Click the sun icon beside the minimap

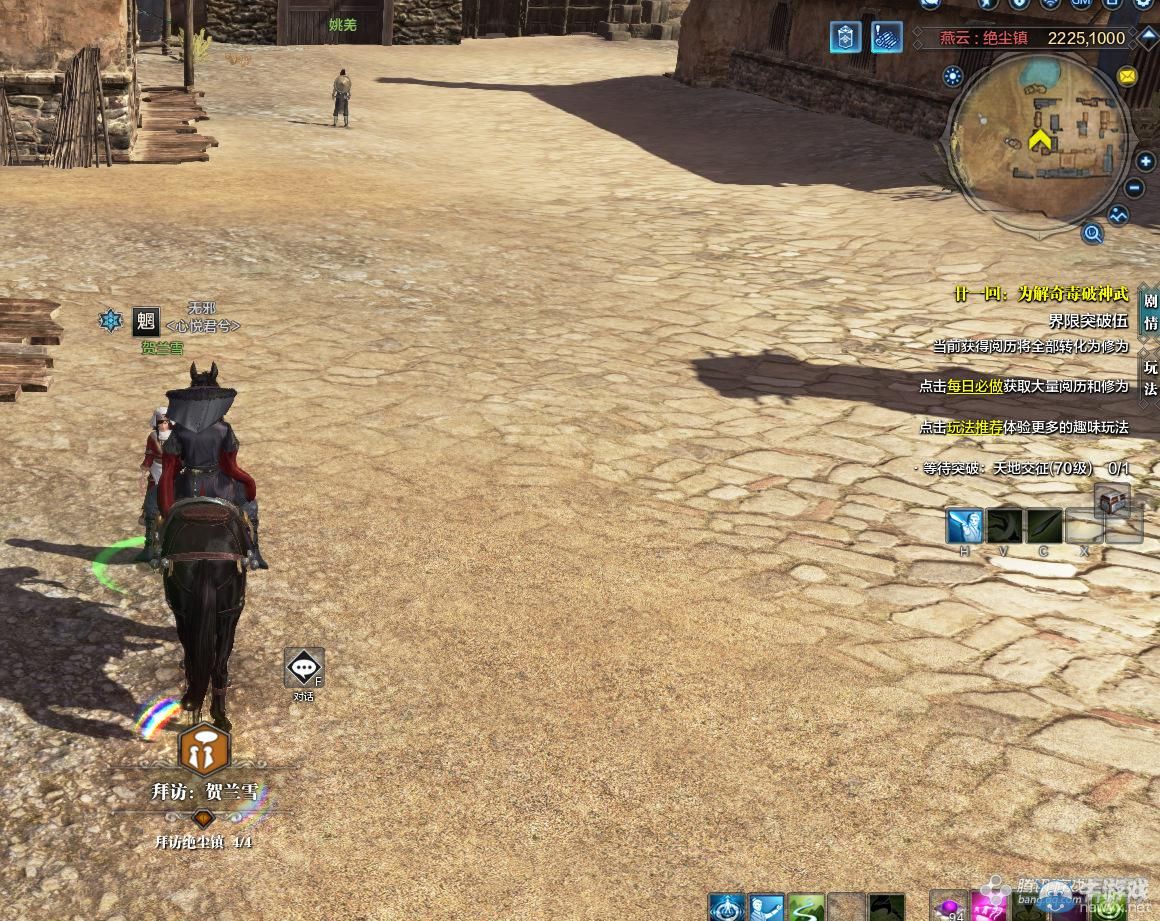(x=953, y=76)
